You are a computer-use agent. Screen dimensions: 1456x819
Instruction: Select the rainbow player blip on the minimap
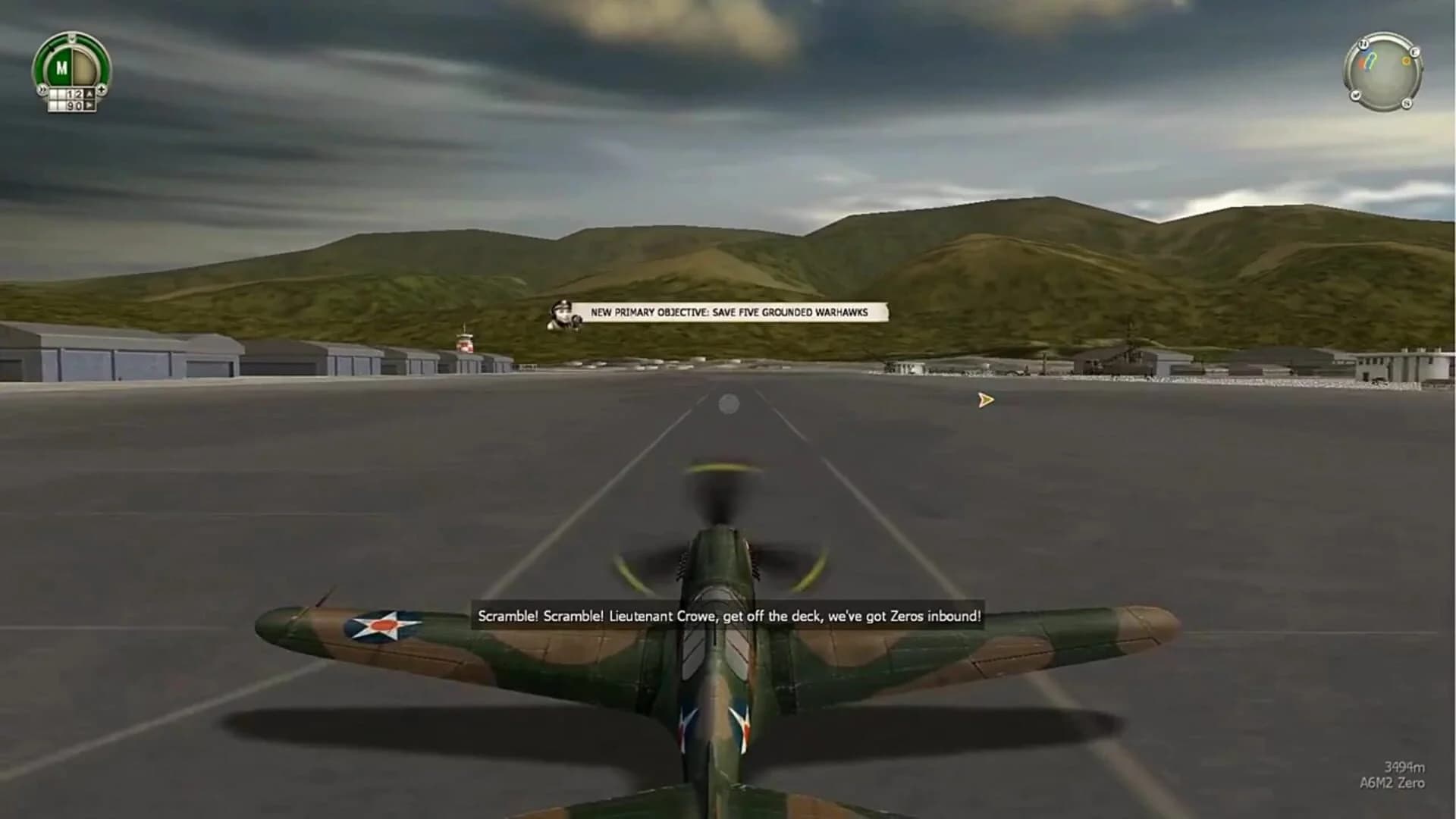(x=1367, y=61)
